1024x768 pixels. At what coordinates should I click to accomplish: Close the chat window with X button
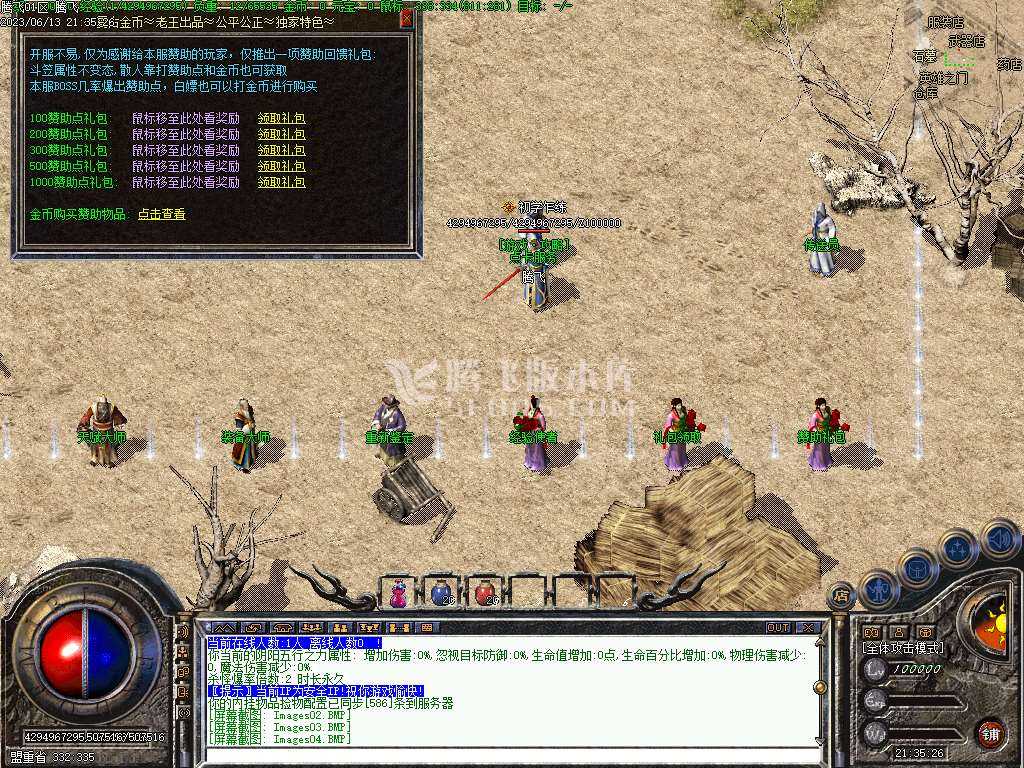click(x=809, y=628)
